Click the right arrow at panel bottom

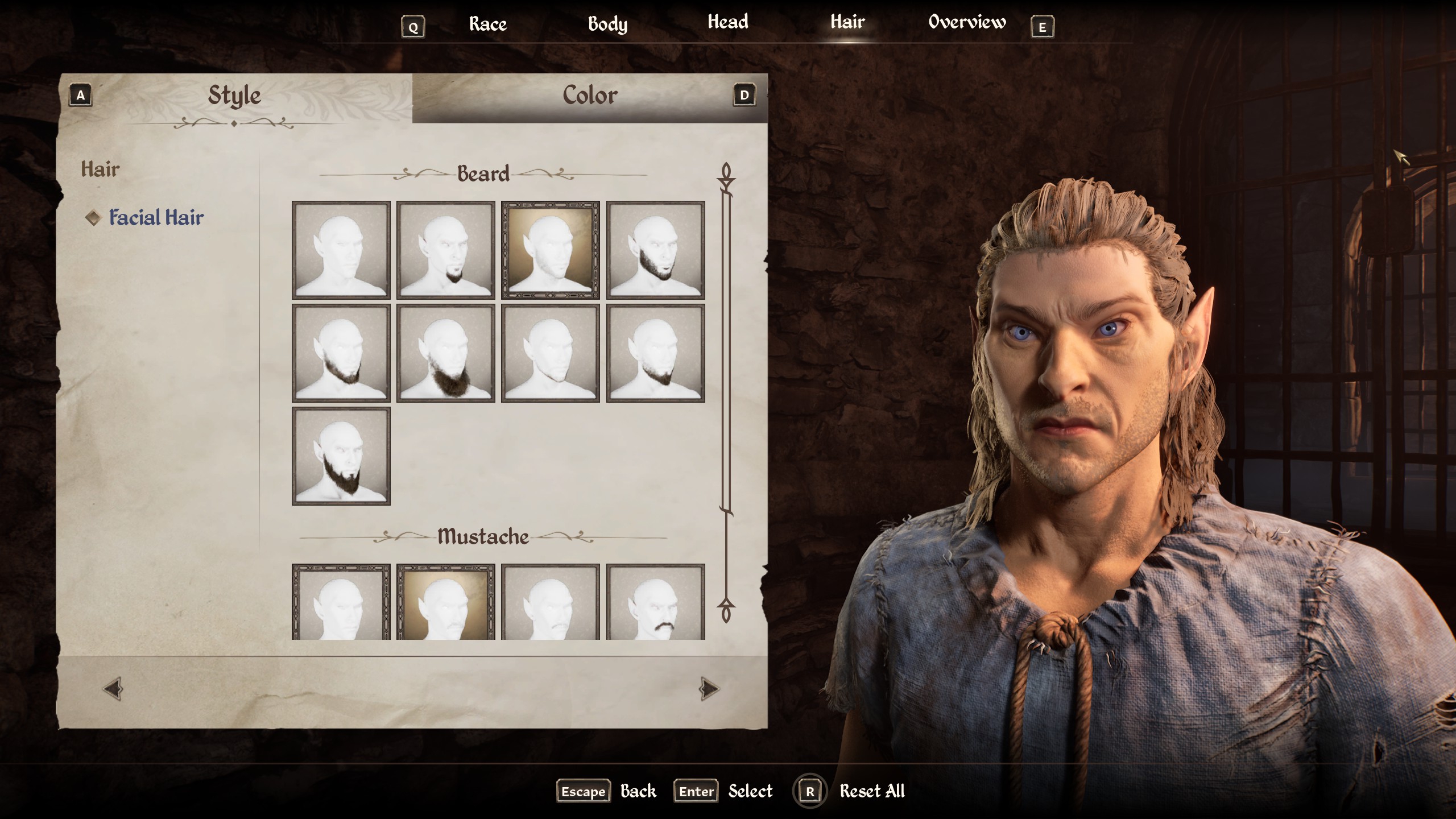coord(709,689)
